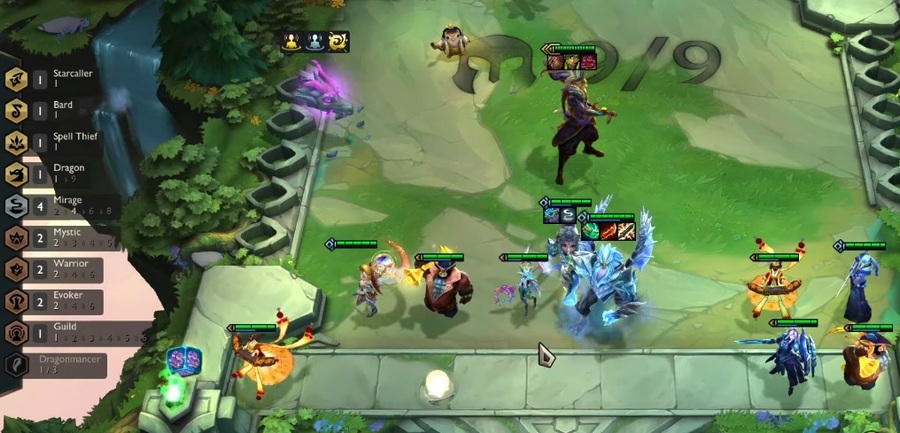Check the Evoker trait entry
Viewport: 900px width, 433px height.
[x=60, y=301]
